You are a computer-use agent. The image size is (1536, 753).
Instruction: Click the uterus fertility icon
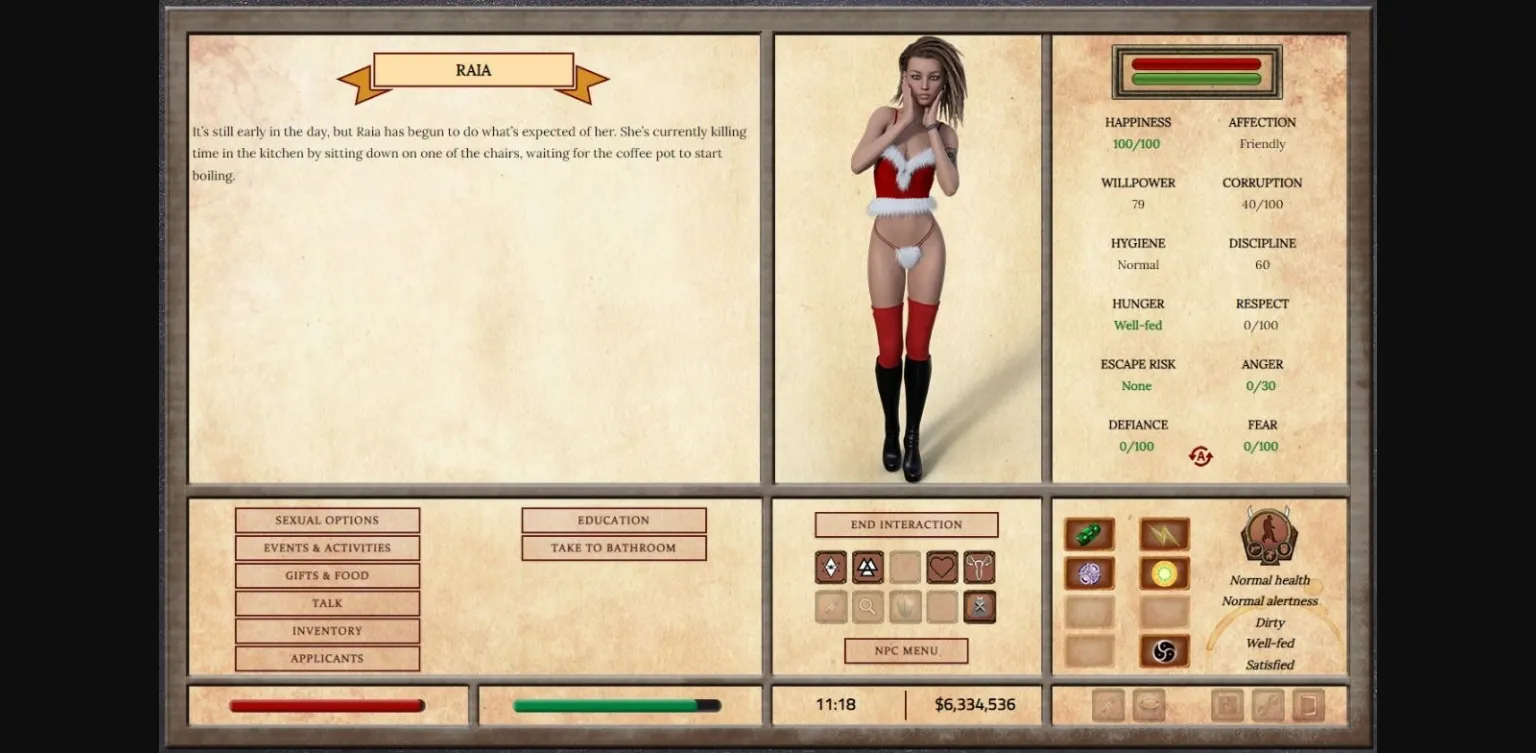[x=979, y=567]
